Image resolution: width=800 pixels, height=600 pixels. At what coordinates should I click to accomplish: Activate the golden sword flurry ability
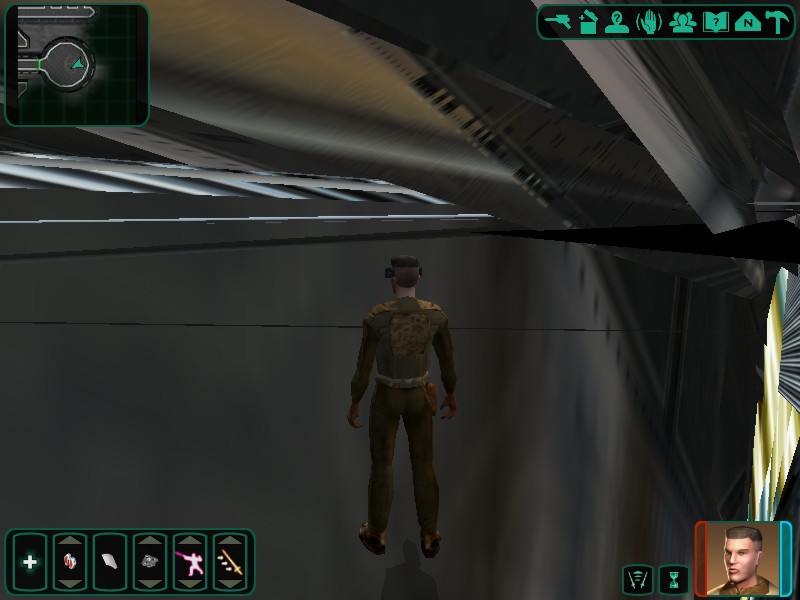(x=230, y=562)
